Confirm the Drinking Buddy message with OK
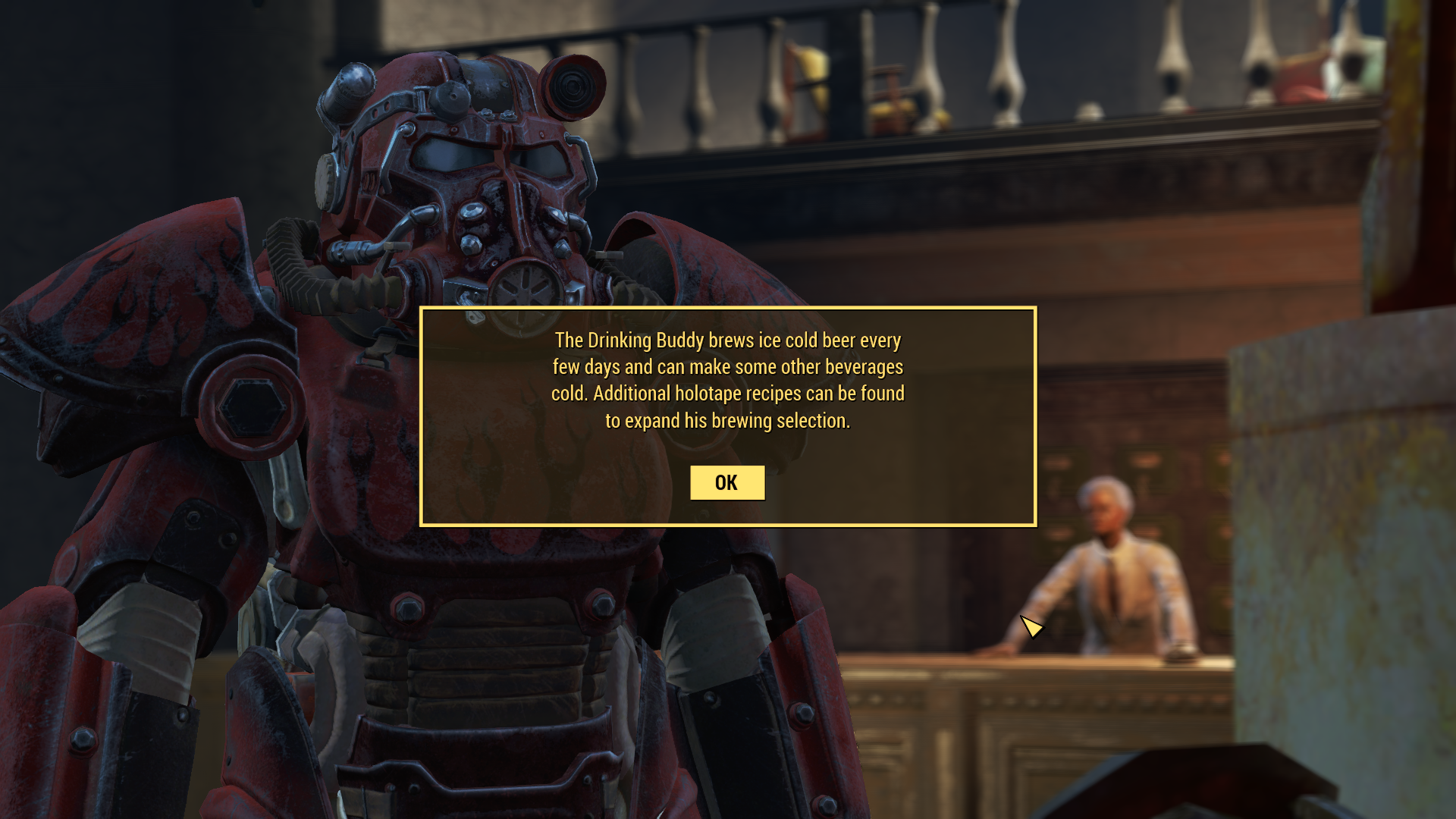This screenshot has width=1456, height=819. click(726, 483)
